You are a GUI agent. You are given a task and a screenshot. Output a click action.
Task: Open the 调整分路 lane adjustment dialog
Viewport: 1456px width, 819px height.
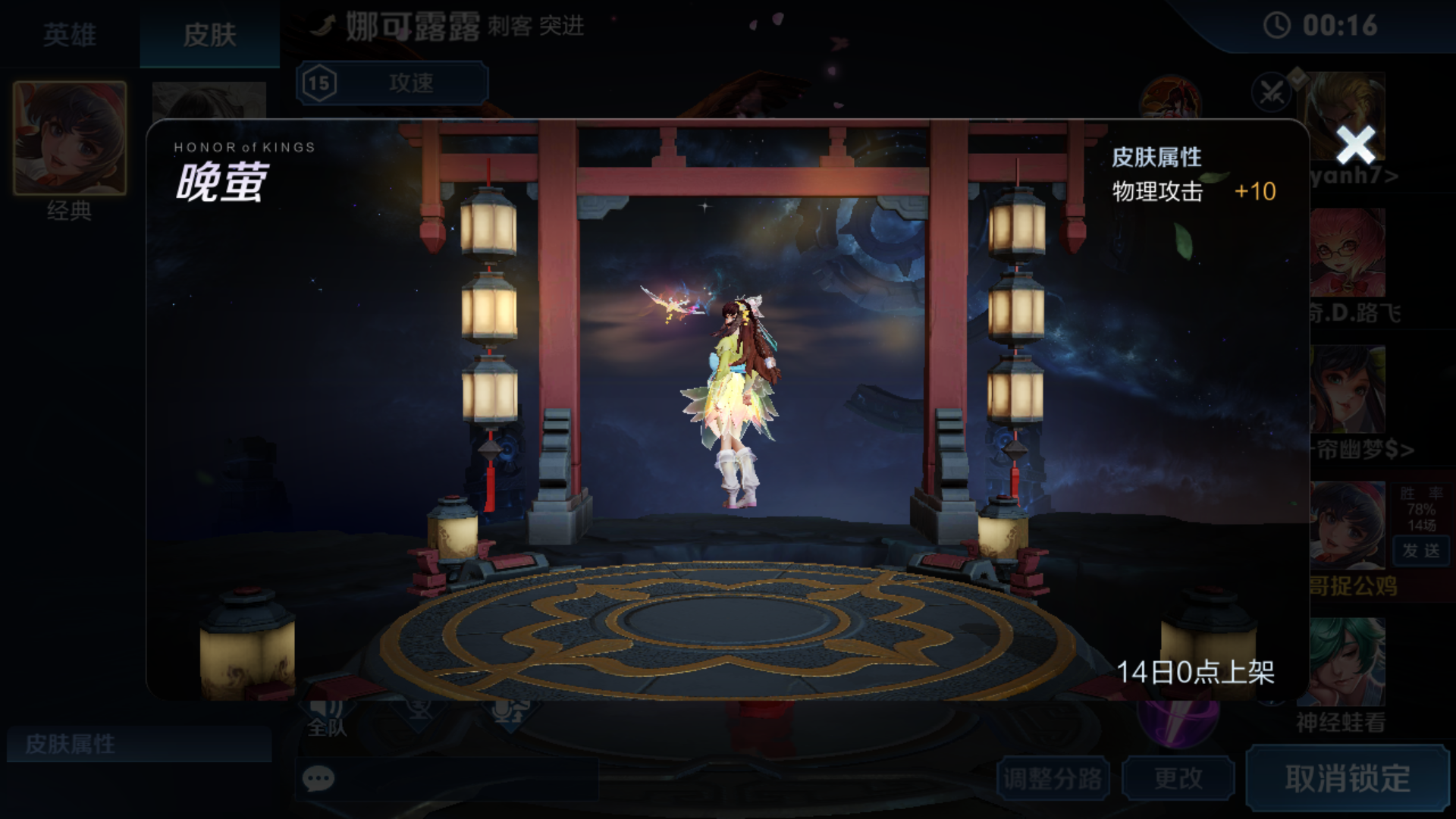(x=1054, y=777)
